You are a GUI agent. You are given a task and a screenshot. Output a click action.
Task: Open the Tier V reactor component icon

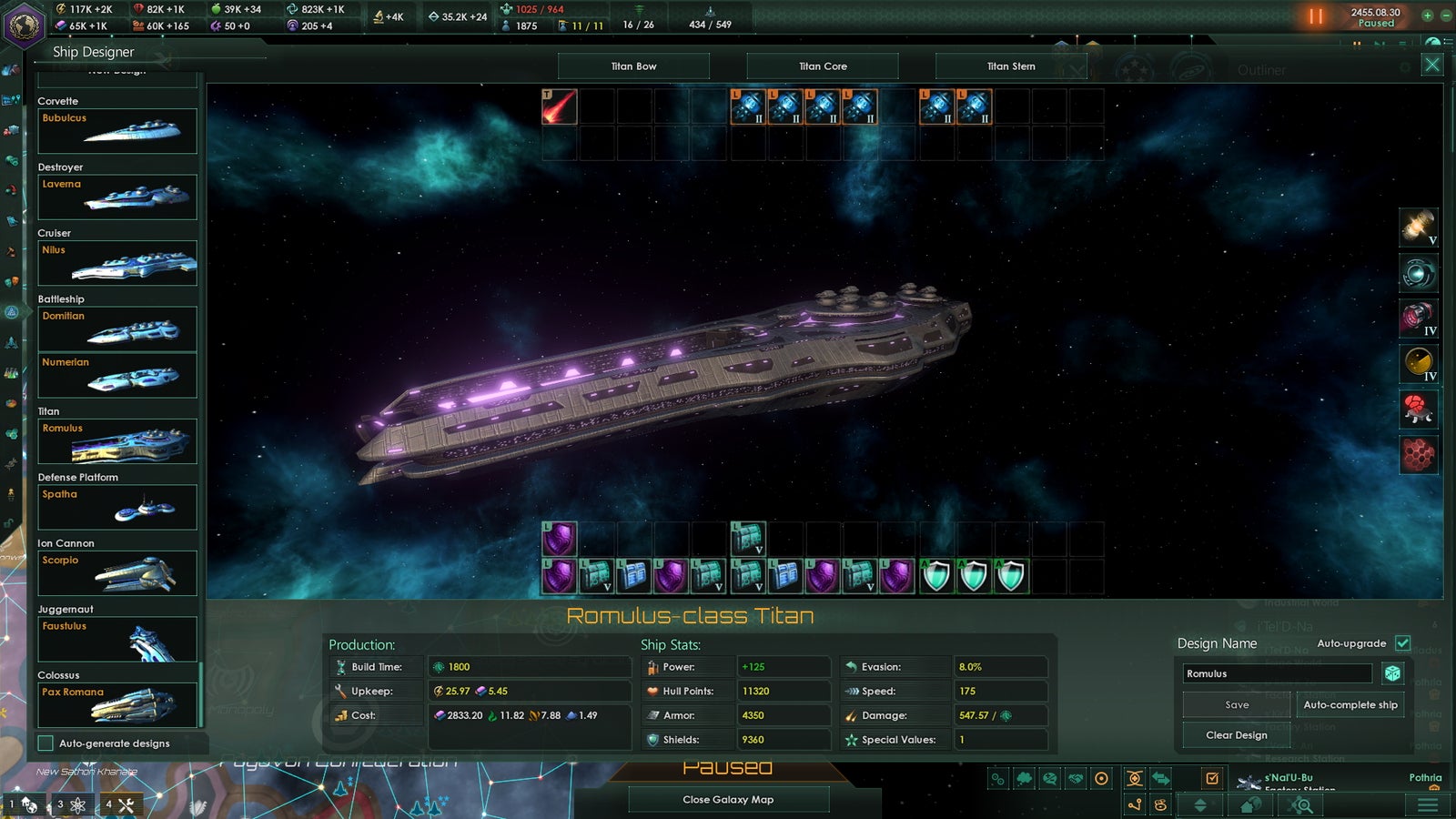point(1417,229)
